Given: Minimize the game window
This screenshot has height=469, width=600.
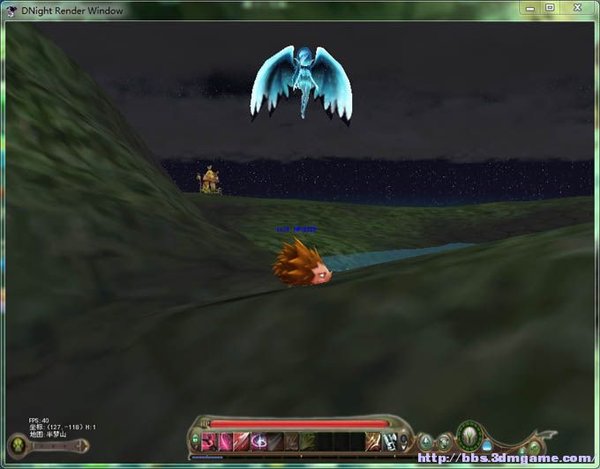Looking at the screenshot, I should click(x=531, y=8).
